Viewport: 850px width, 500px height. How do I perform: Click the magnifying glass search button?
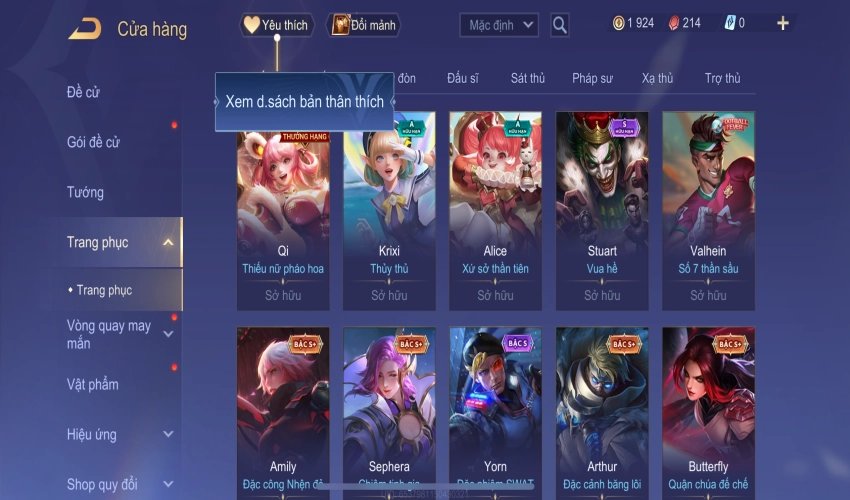pyautogui.click(x=560, y=25)
